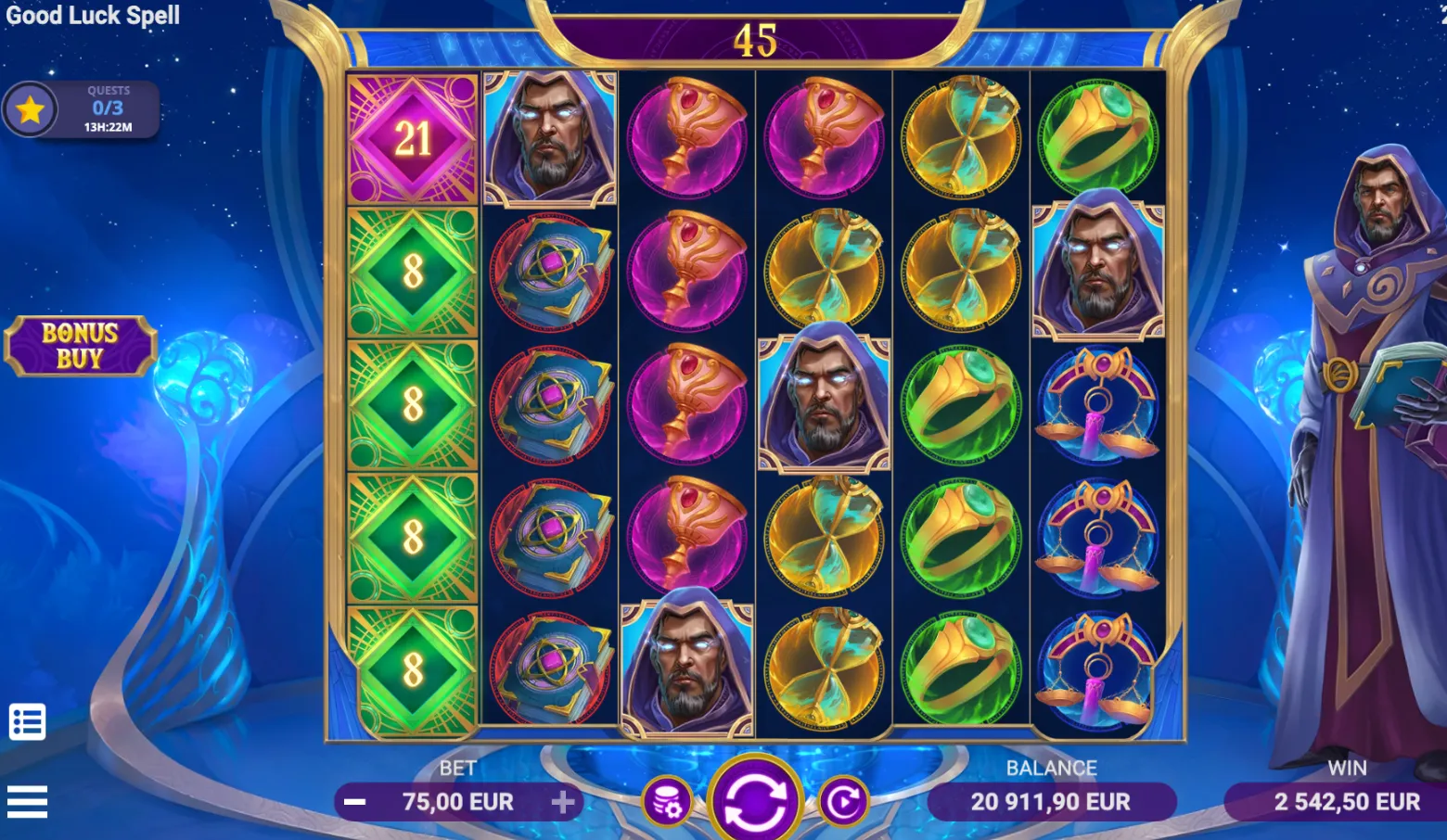Click a green 8 multiplier diamond
The image size is (1447, 840).
coord(411,269)
